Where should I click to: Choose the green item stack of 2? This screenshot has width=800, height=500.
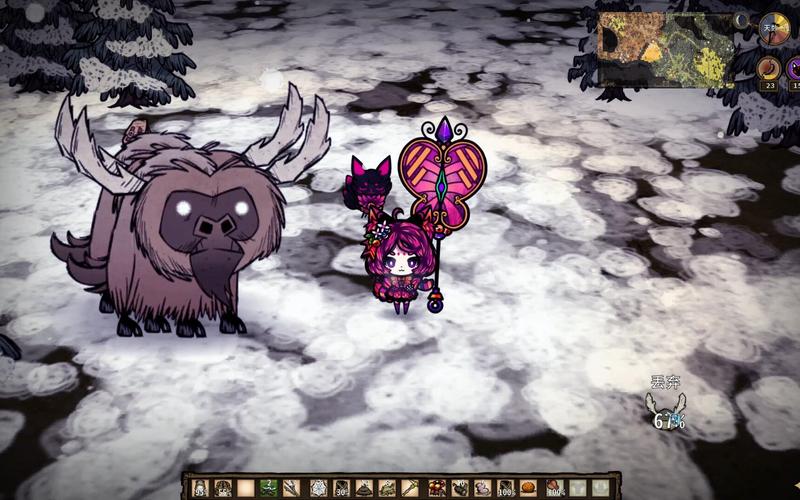(x=269, y=488)
